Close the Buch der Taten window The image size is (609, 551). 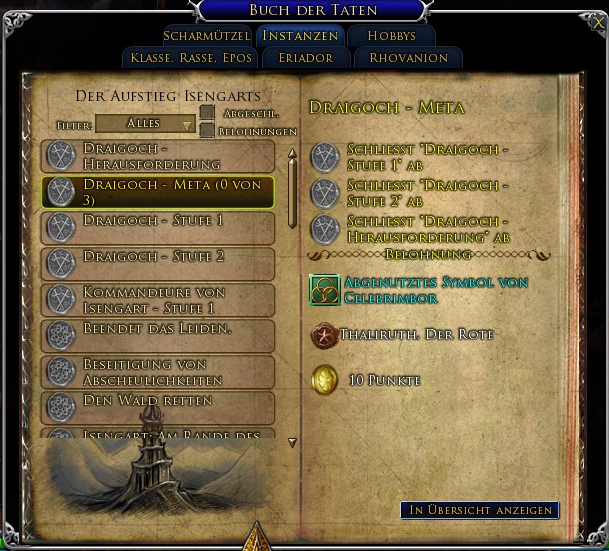(598, 22)
